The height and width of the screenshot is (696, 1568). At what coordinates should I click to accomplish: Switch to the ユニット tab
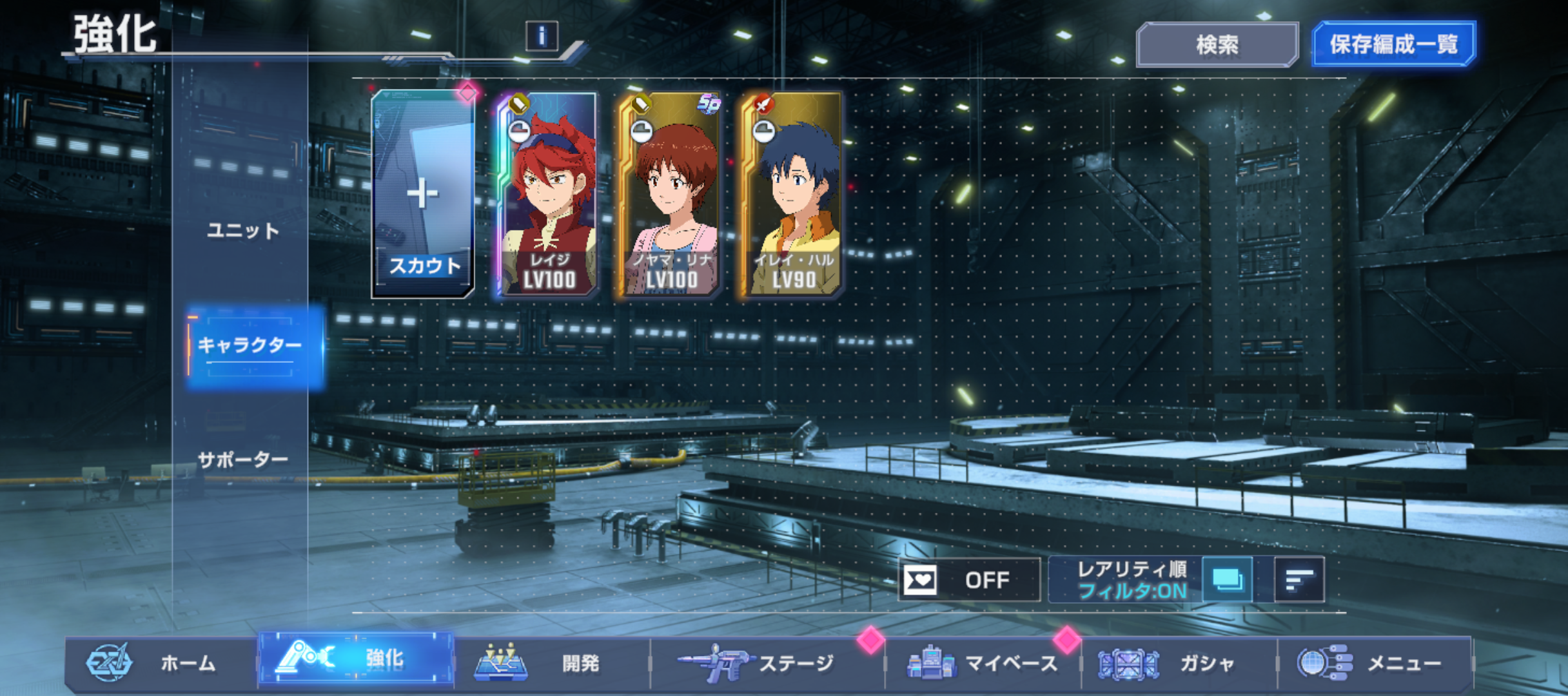(x=243, y=231)
